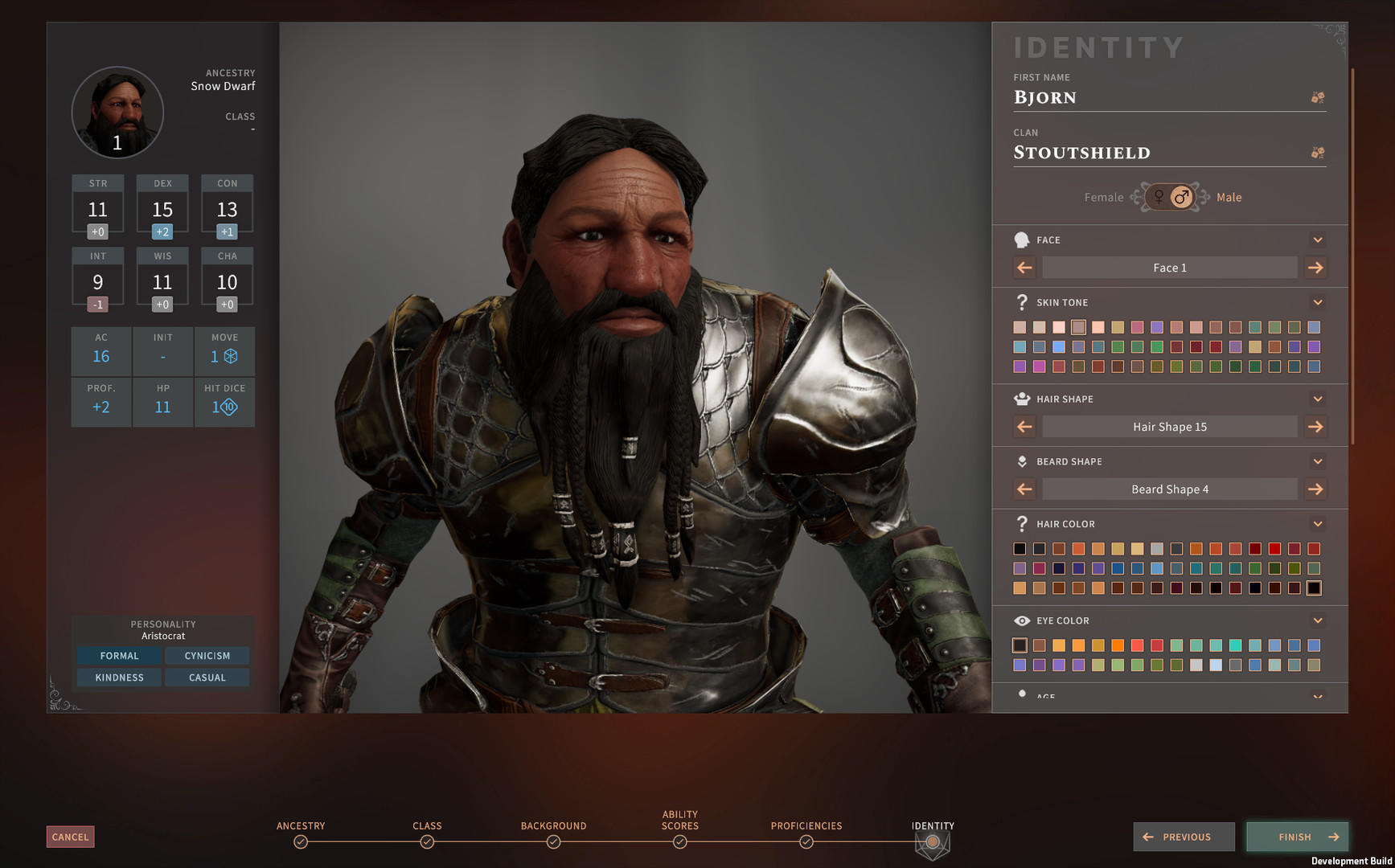Click the head icon next to FACE
This screenshot has height=868, width=1395.
click(1022, 239)
